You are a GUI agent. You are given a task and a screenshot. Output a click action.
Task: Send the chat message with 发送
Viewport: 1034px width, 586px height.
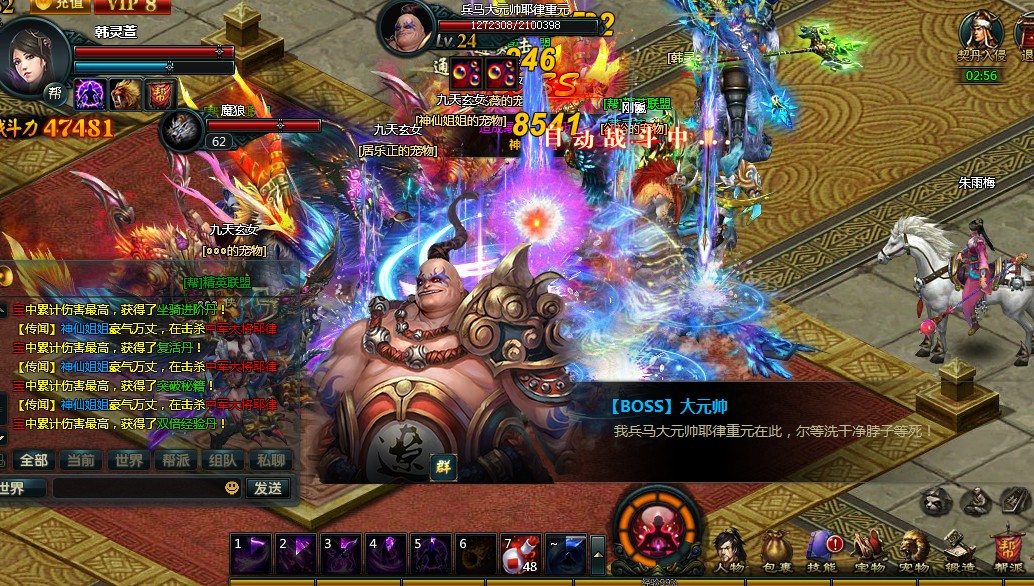(x=268, y=488)
